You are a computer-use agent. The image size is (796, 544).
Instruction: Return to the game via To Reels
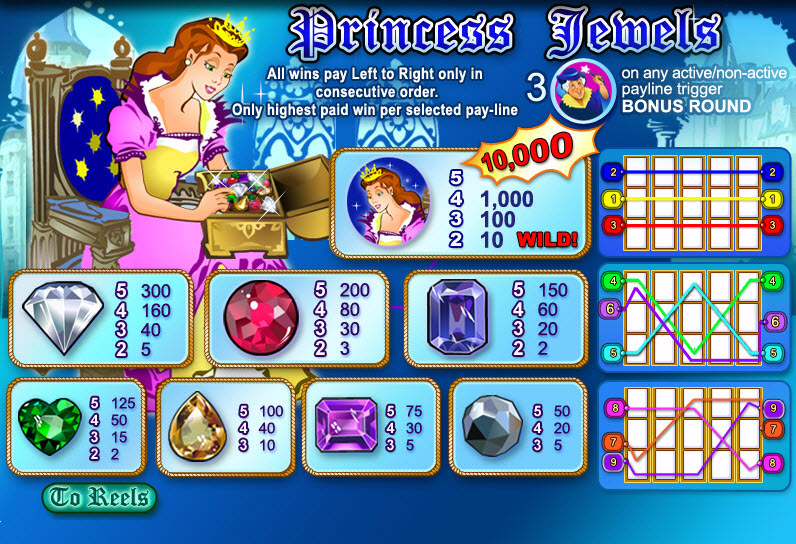tap(99, 497)
